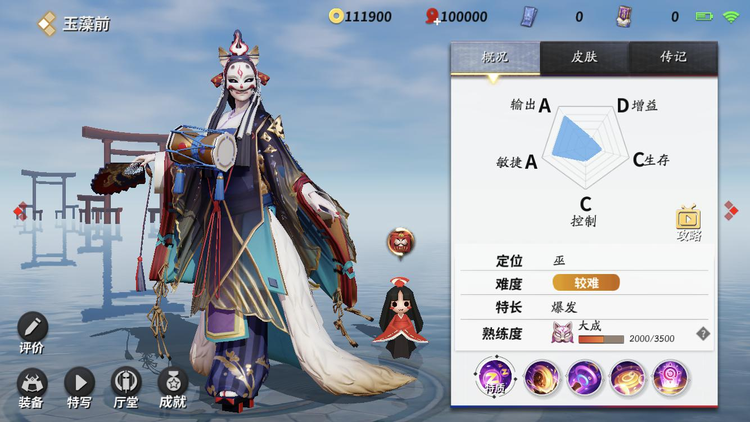The height and width of the screenshot is (422, 750).
Task: Open the 装备 equipment button
Action: click(x=31, y=383)
